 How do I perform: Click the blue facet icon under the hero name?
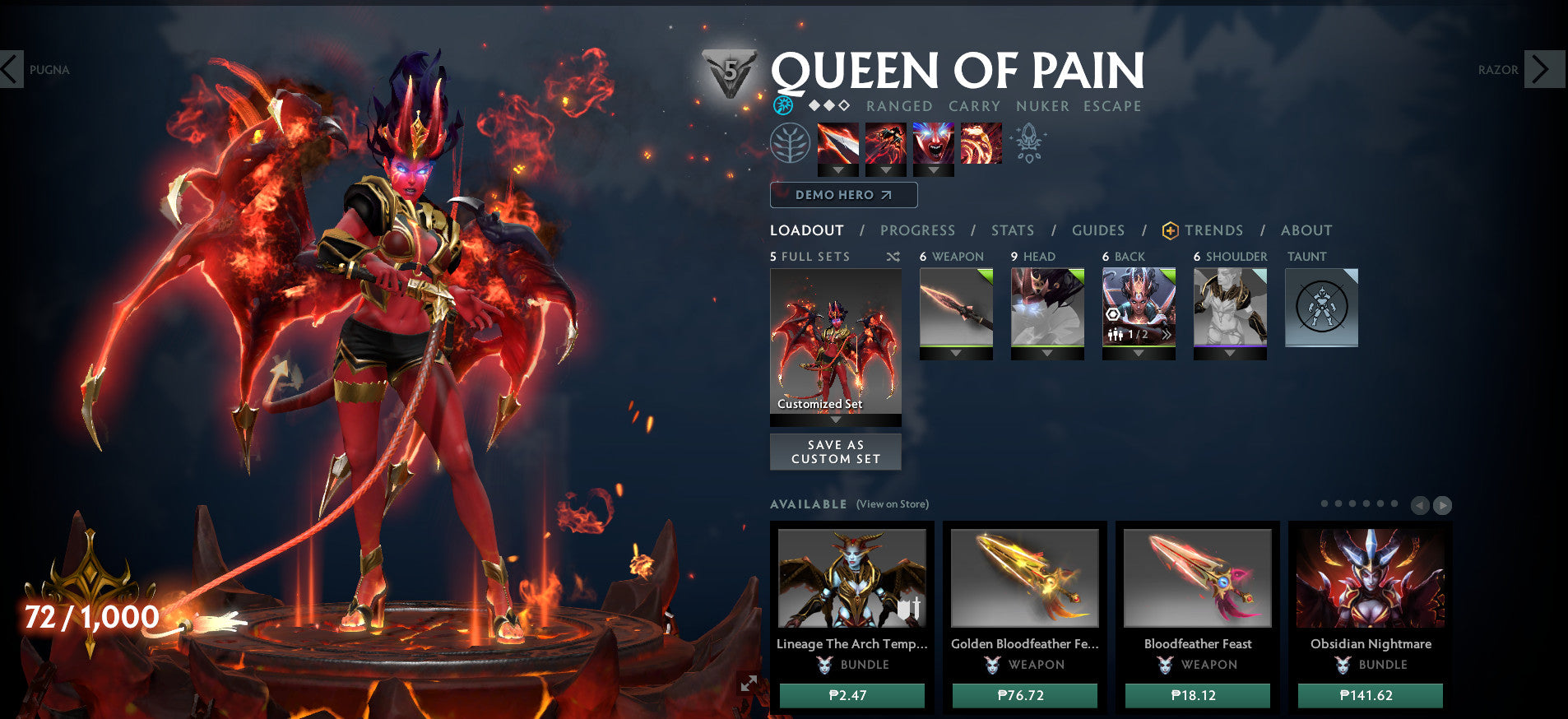point(784,105)
